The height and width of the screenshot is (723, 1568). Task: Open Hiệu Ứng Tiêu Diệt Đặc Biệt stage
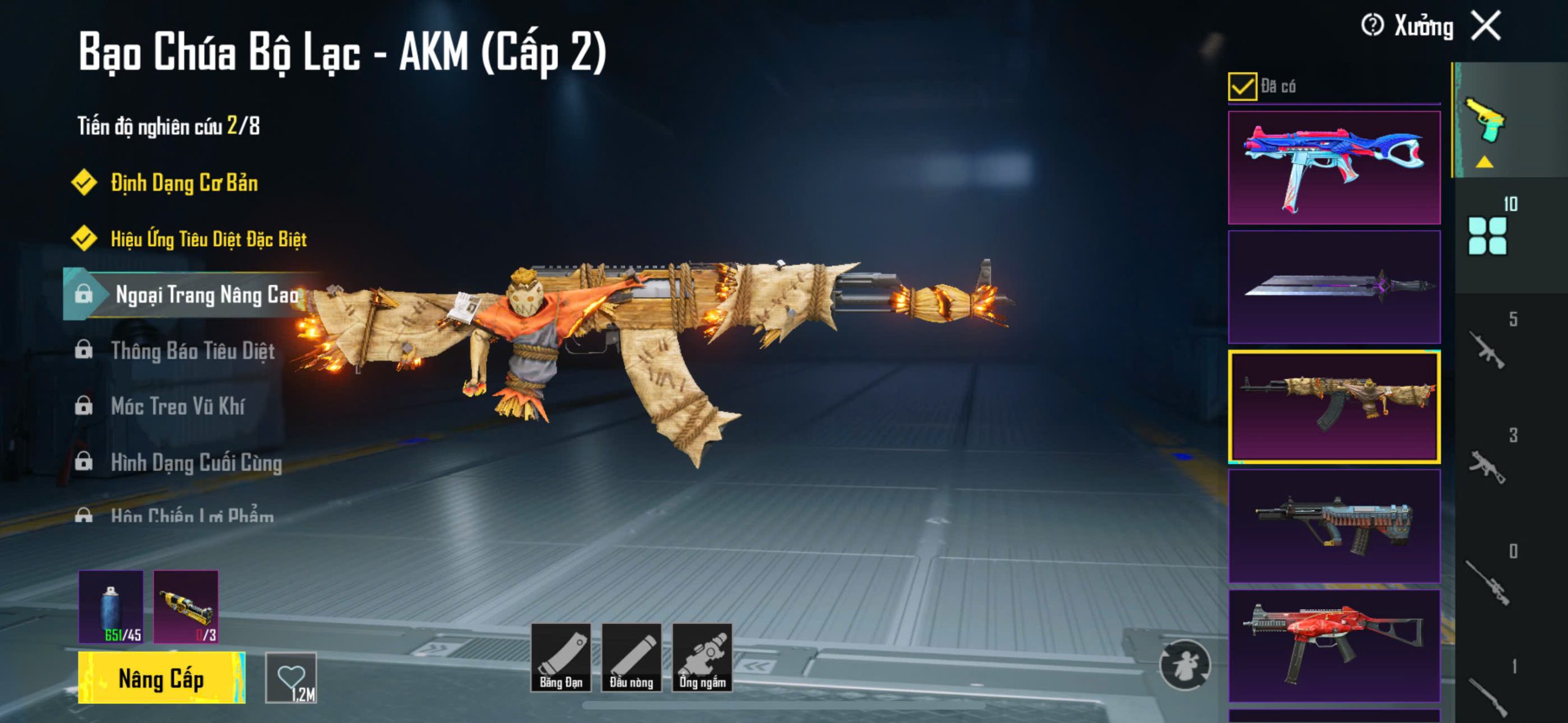click(208, 239)
